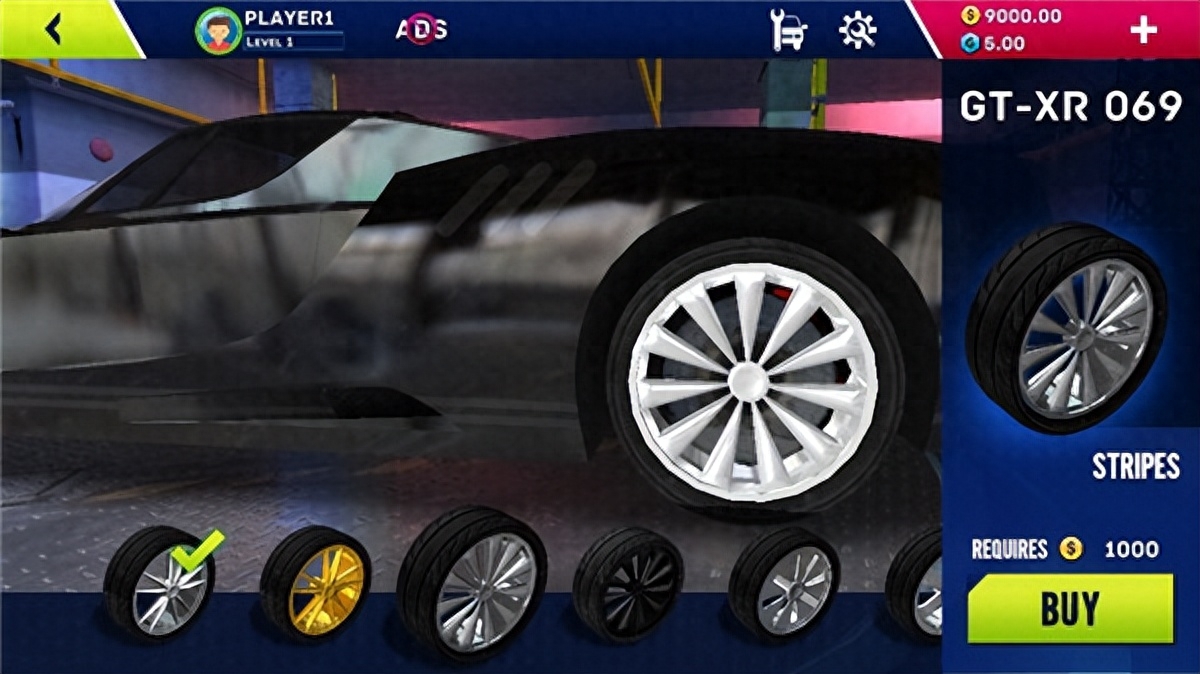The width and height of the screenshot is (1200, 674).
Task: Open the settings gear icon
Action: click(x=857, y=30)
